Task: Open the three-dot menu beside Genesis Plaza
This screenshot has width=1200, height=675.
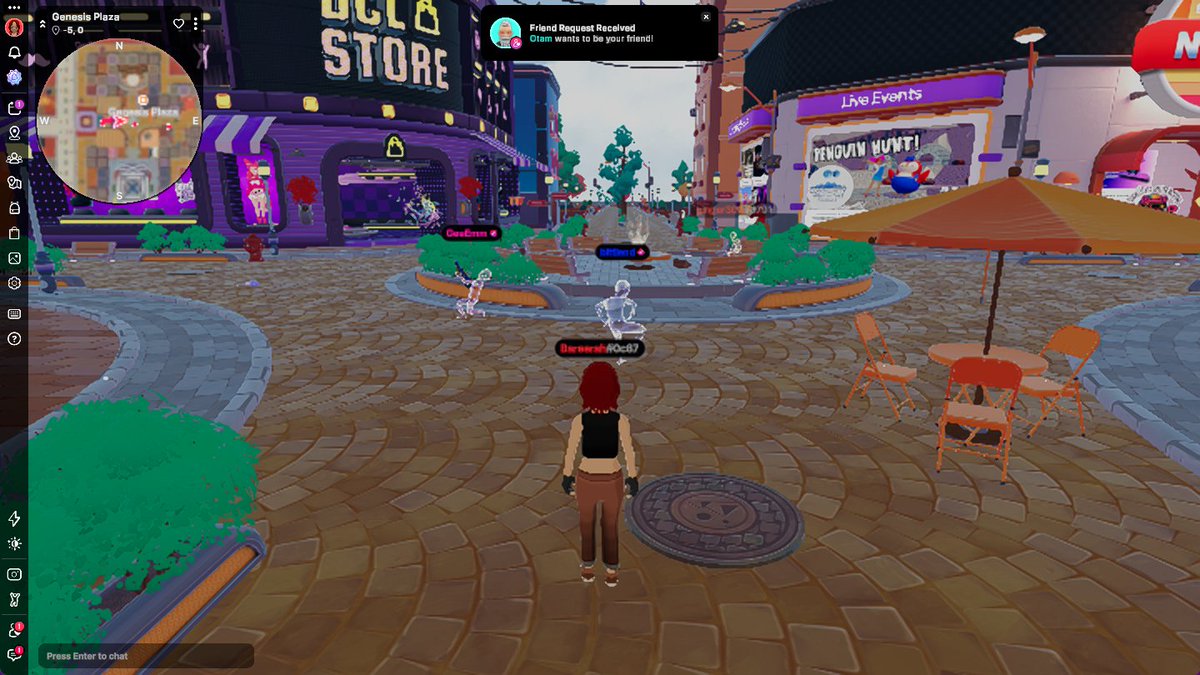Action: pyautogui.click(x=196, y=24)
